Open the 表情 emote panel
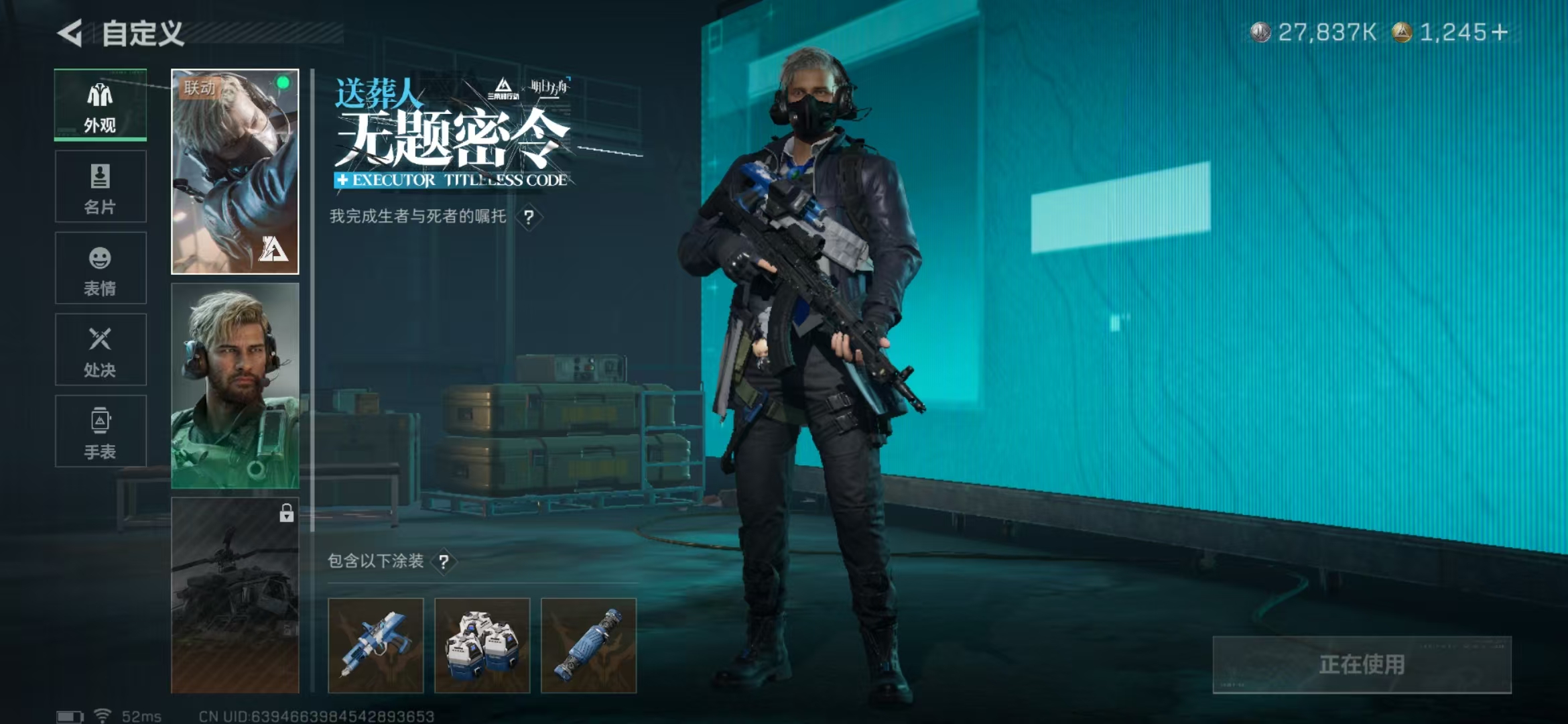1568x724 pixels. pos(100,268)
